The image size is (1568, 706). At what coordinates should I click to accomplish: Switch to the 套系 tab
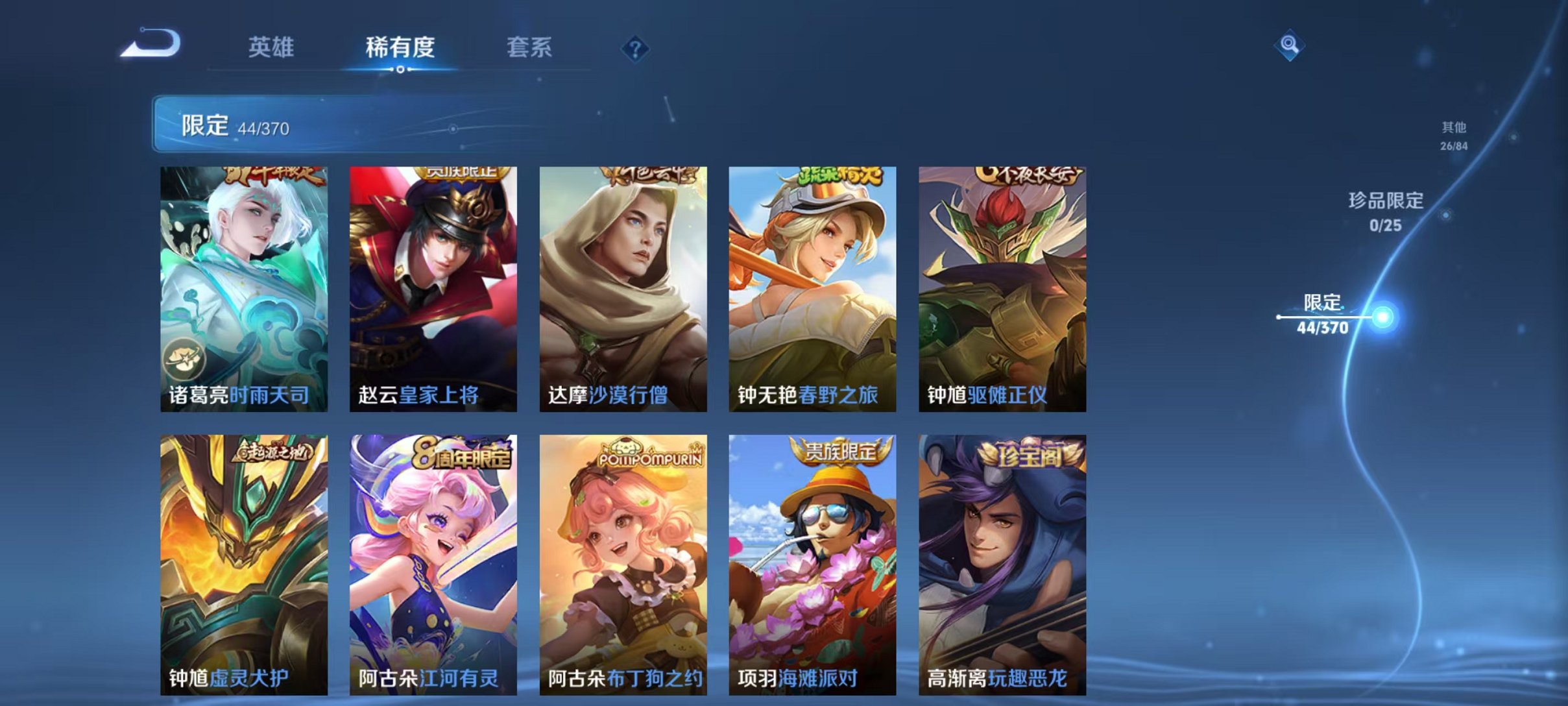[x=531, y=47]
